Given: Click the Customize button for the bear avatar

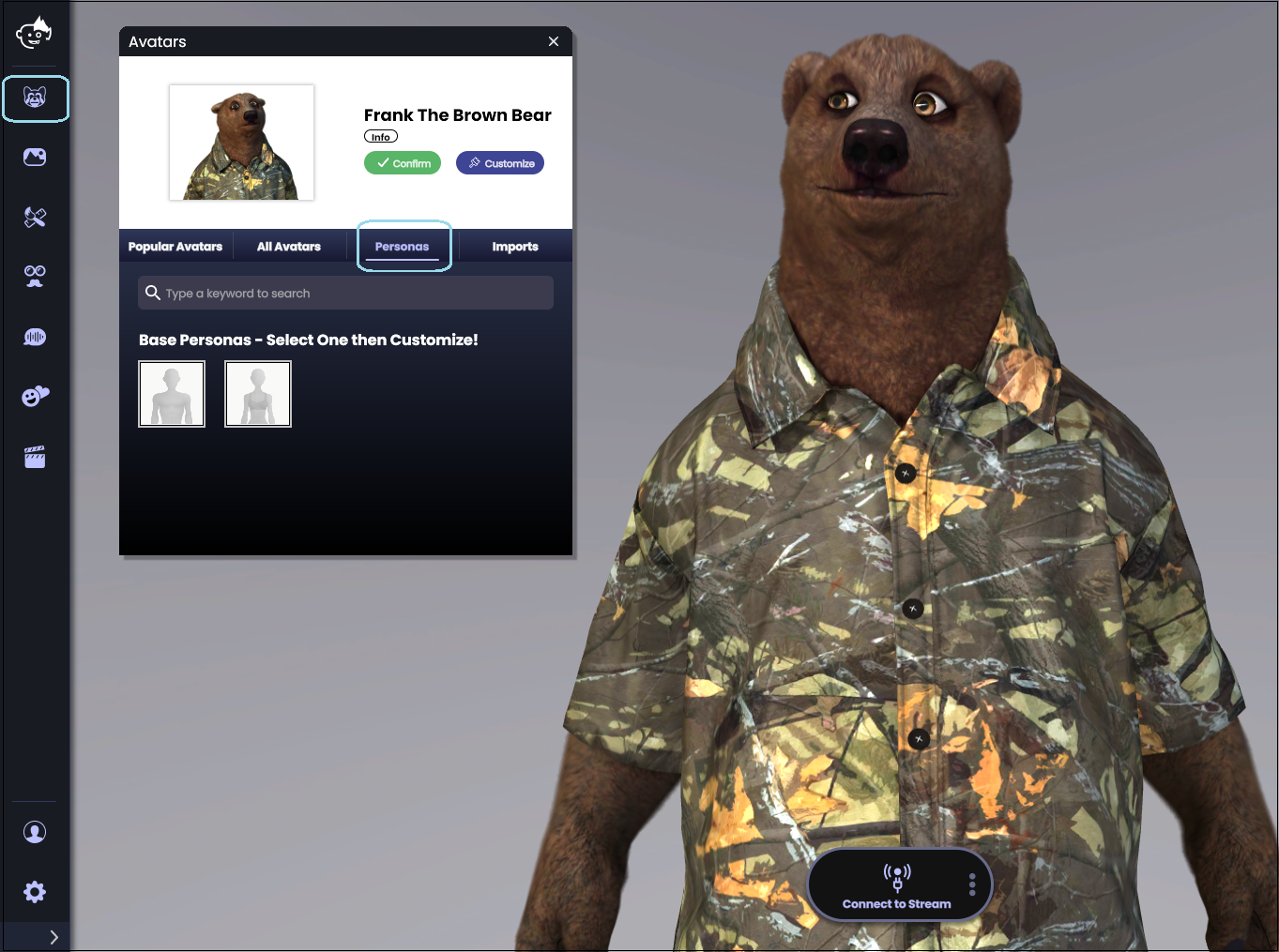Looking at the screenshot, I should (x=499, y=162).
